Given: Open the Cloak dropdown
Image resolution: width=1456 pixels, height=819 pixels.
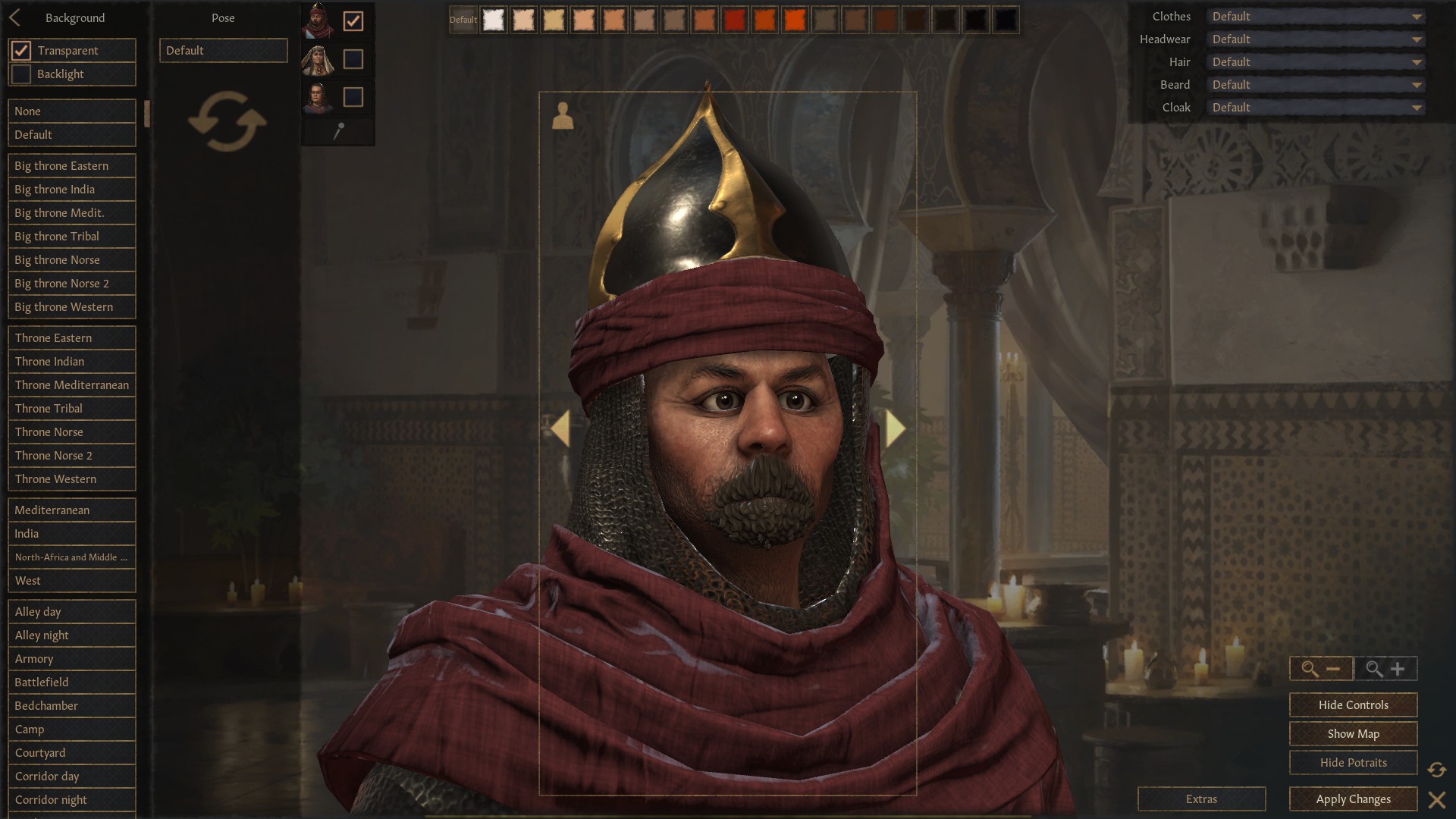Looking at the screenshot, I should point(1316,108).
